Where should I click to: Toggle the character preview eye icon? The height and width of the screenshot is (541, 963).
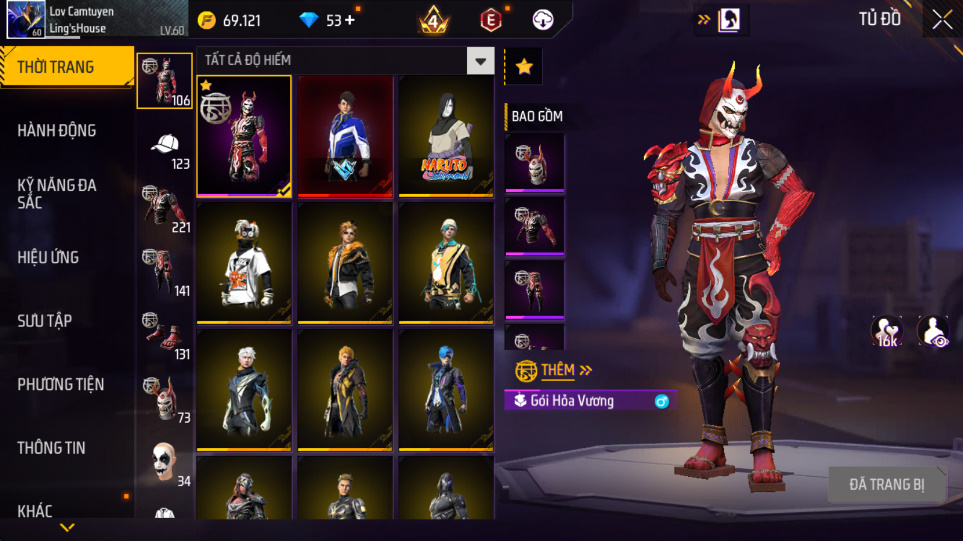click(933, 332)
